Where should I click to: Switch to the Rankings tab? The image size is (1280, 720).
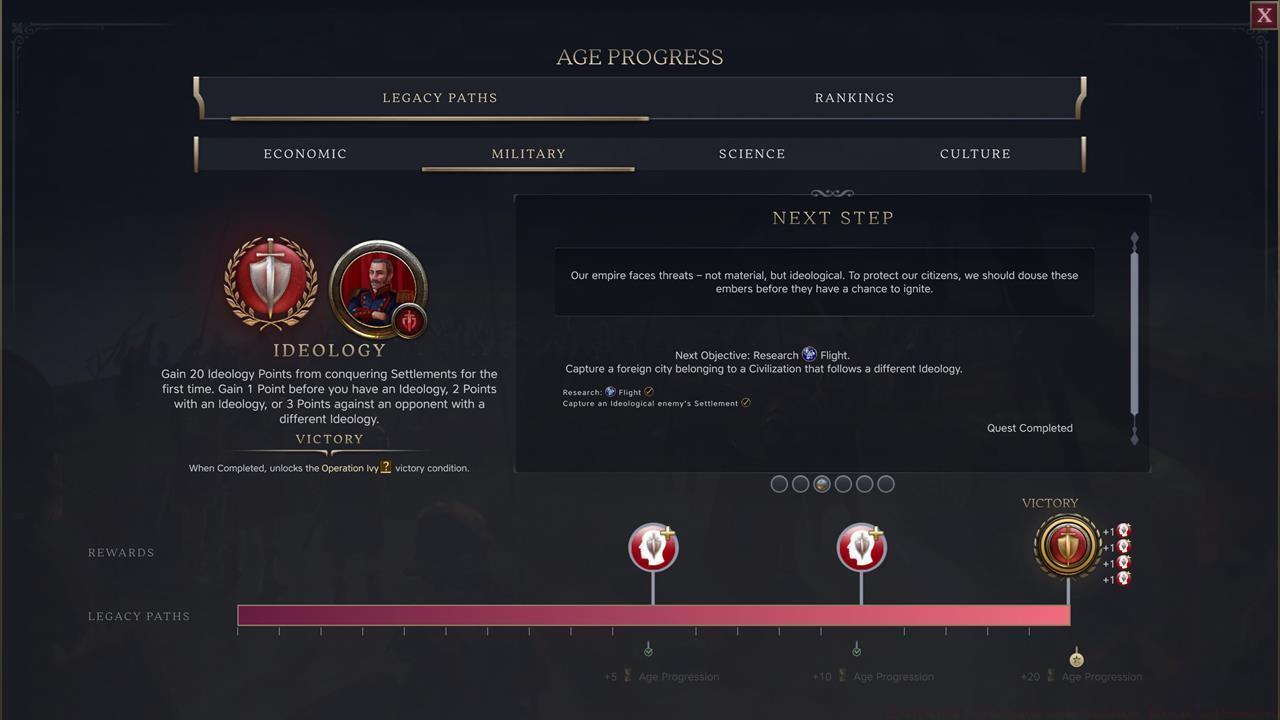(854, 97)
